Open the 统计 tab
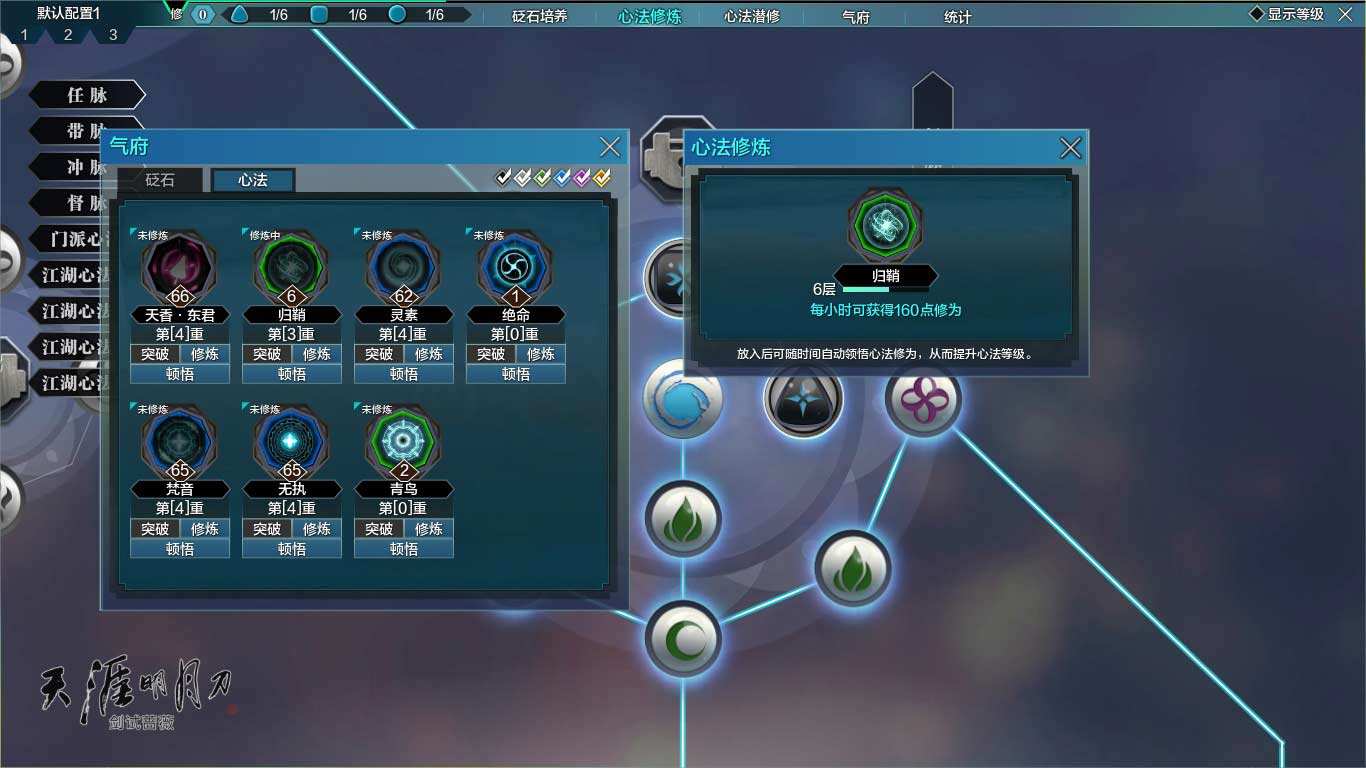1366x768 pixels. pyautogui.click(x=957, y=16)
